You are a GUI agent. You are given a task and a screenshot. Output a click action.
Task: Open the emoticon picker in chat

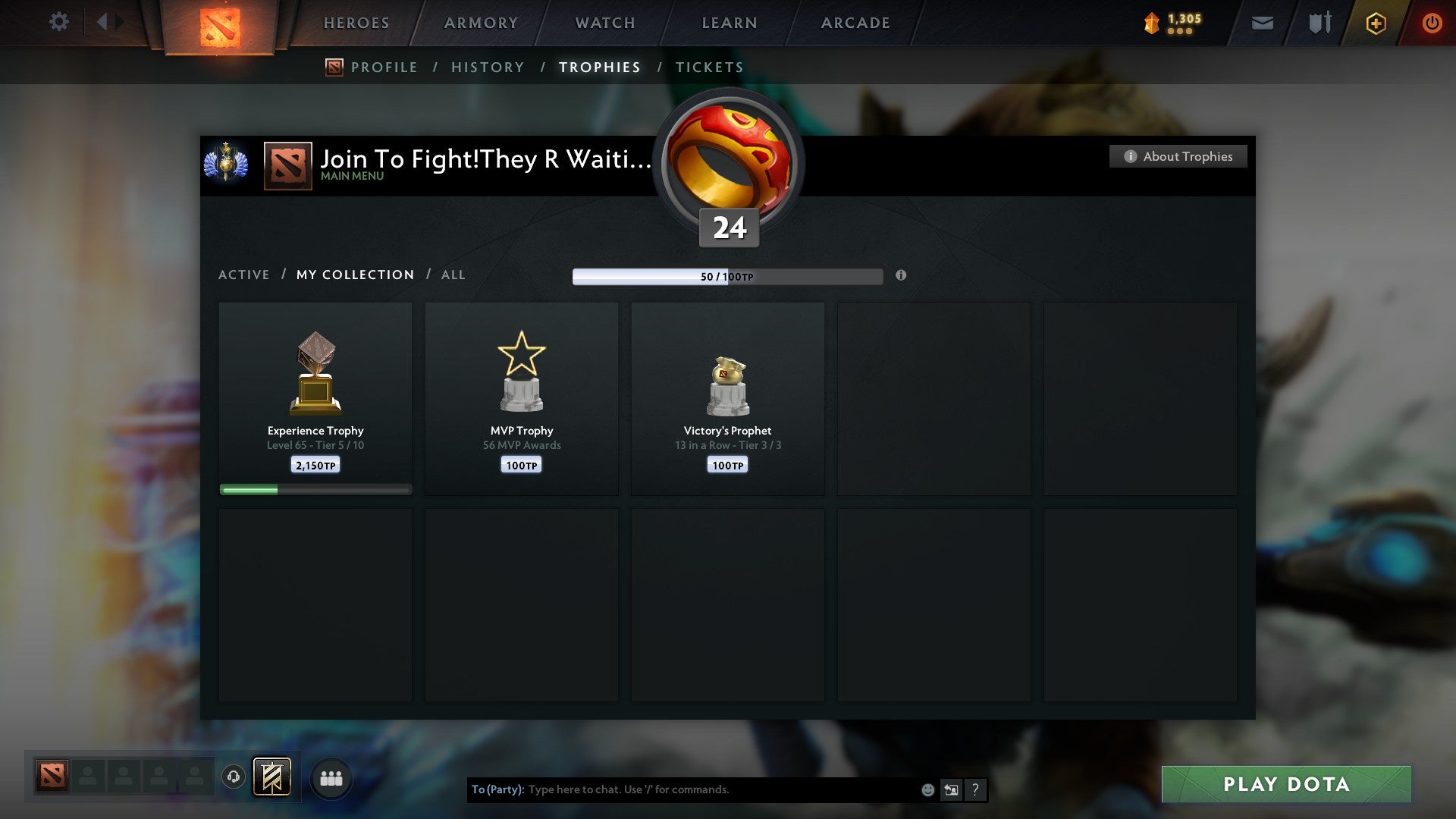[927, 789]
